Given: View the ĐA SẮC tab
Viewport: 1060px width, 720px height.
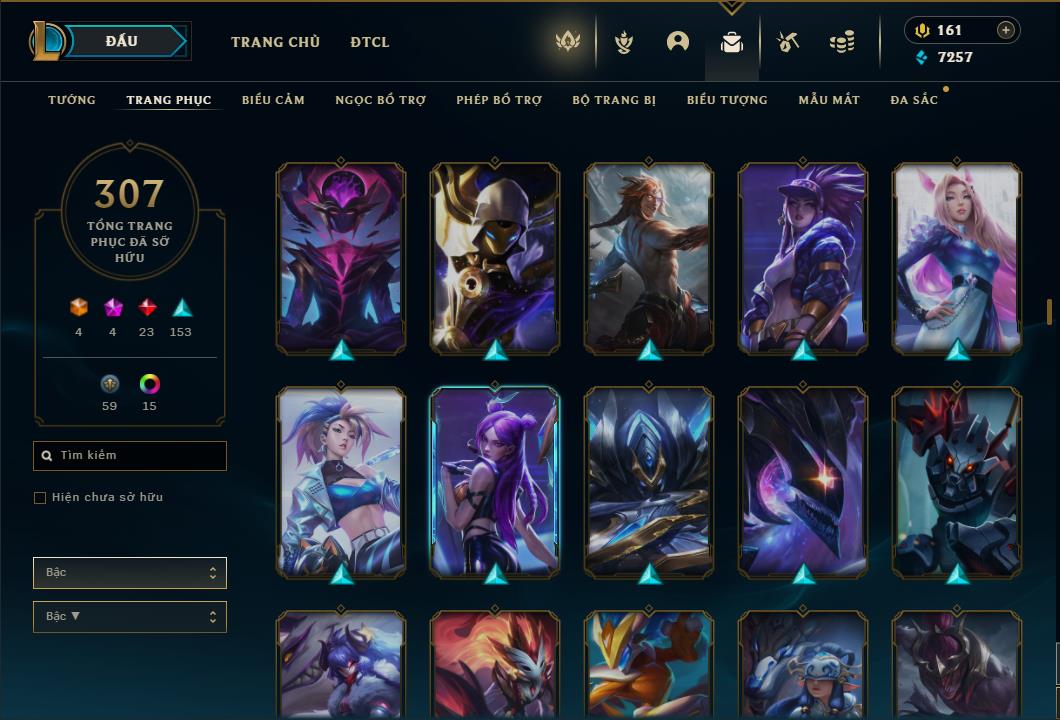Looking at the screenshot, I should [x=914, y=100].
